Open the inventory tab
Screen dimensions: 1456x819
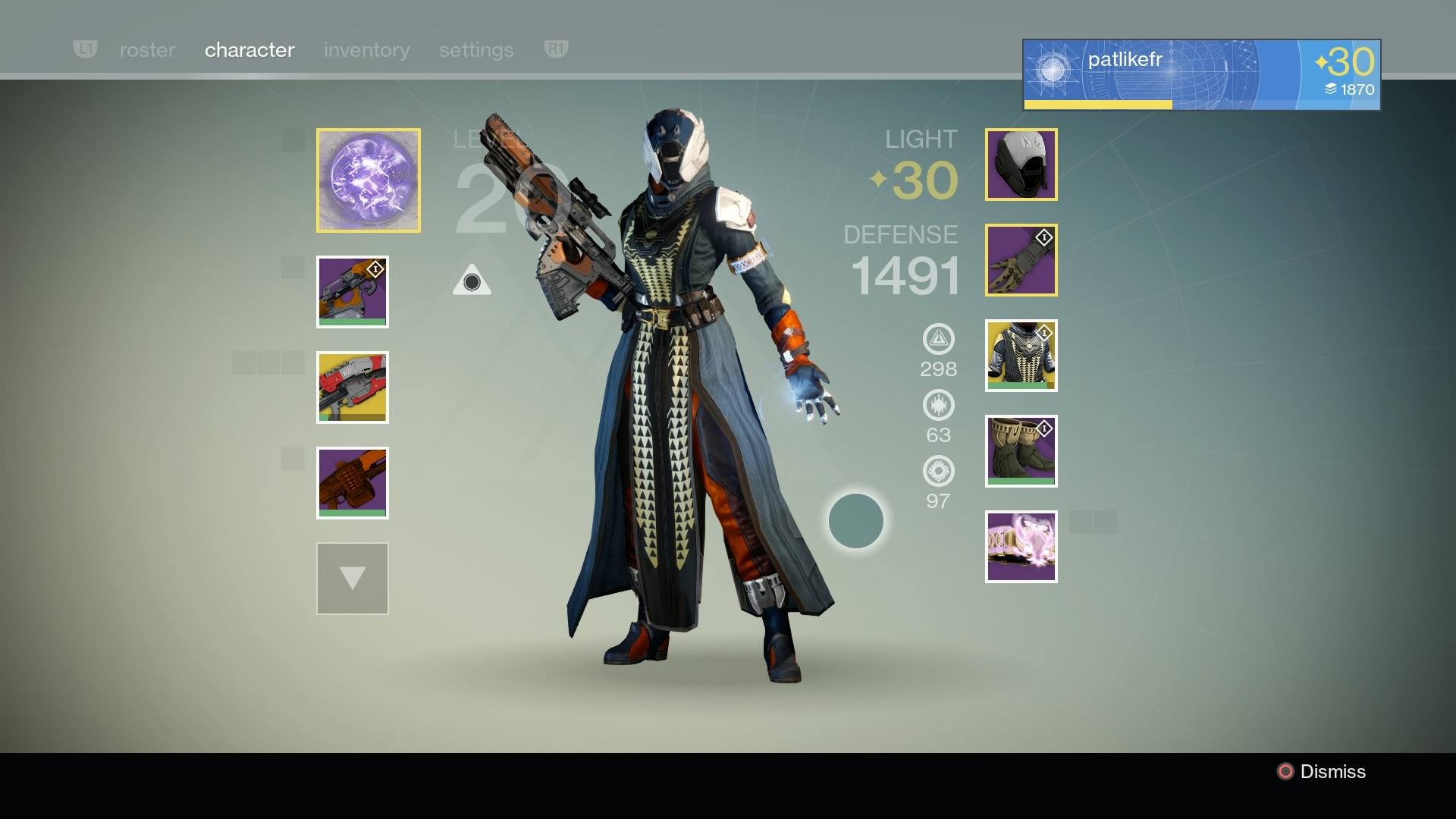366,50
